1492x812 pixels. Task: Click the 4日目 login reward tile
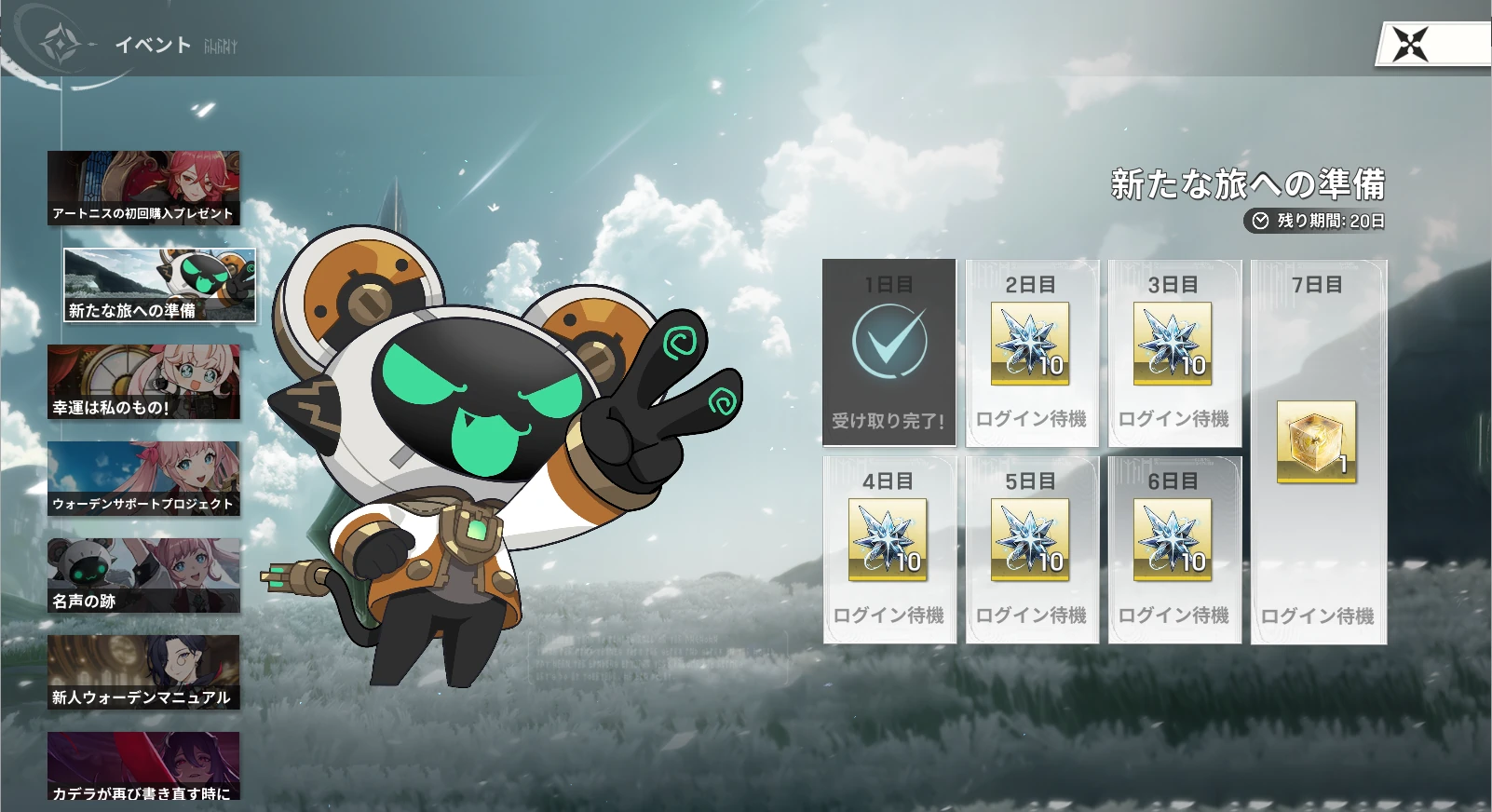pyautogui.click(x=888, y=549)
